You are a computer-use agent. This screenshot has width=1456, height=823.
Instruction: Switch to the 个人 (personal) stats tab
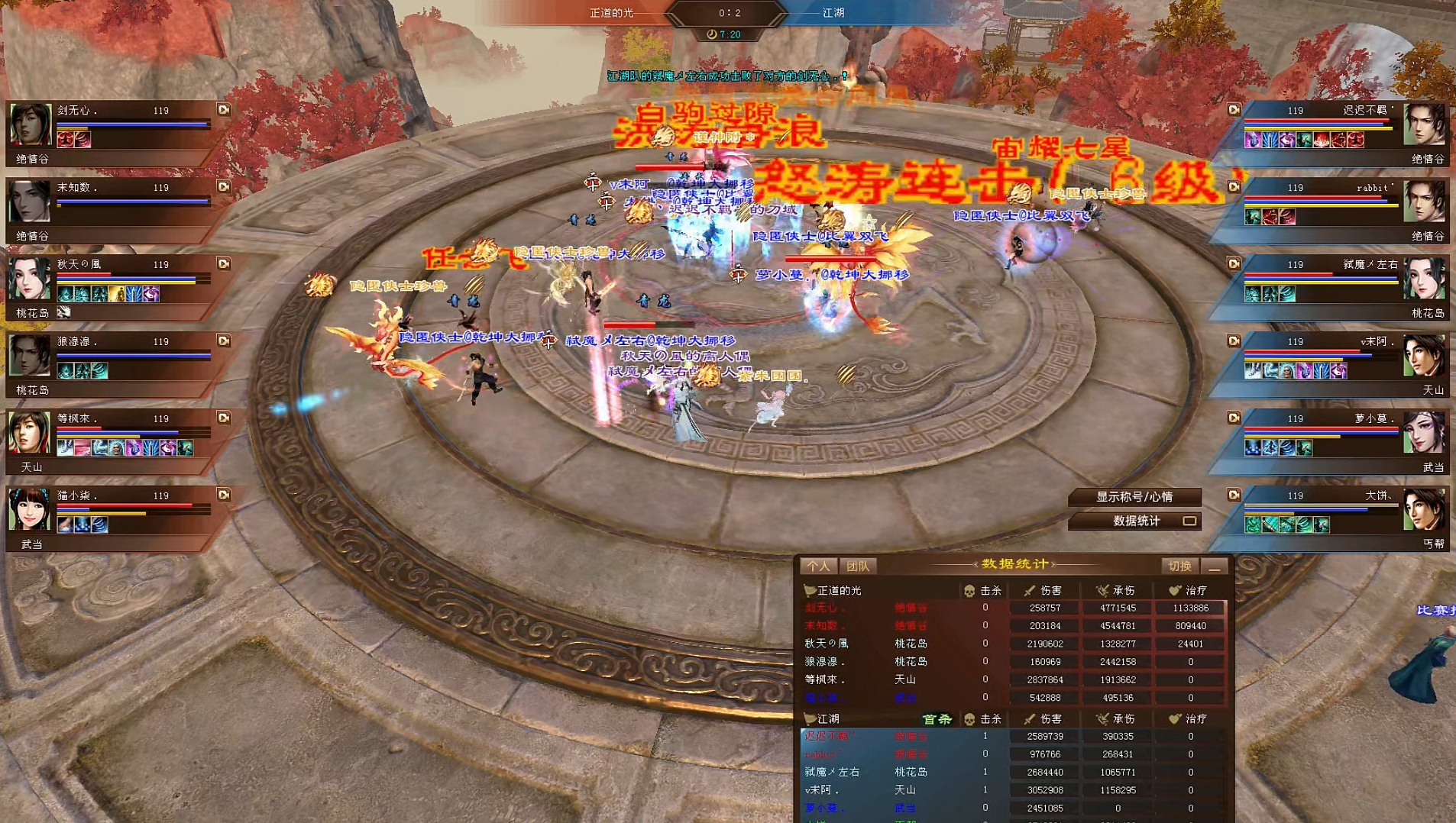pos(818,566)
